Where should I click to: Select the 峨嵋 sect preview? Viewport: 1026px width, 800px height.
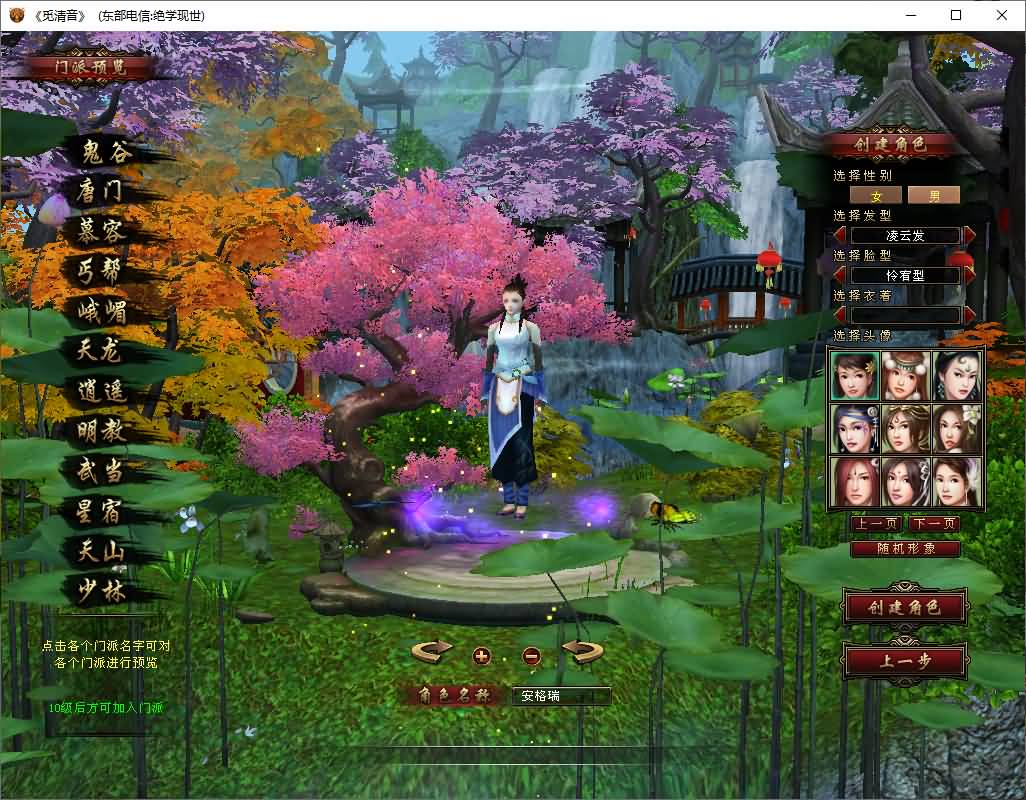[x=103, y=310]
